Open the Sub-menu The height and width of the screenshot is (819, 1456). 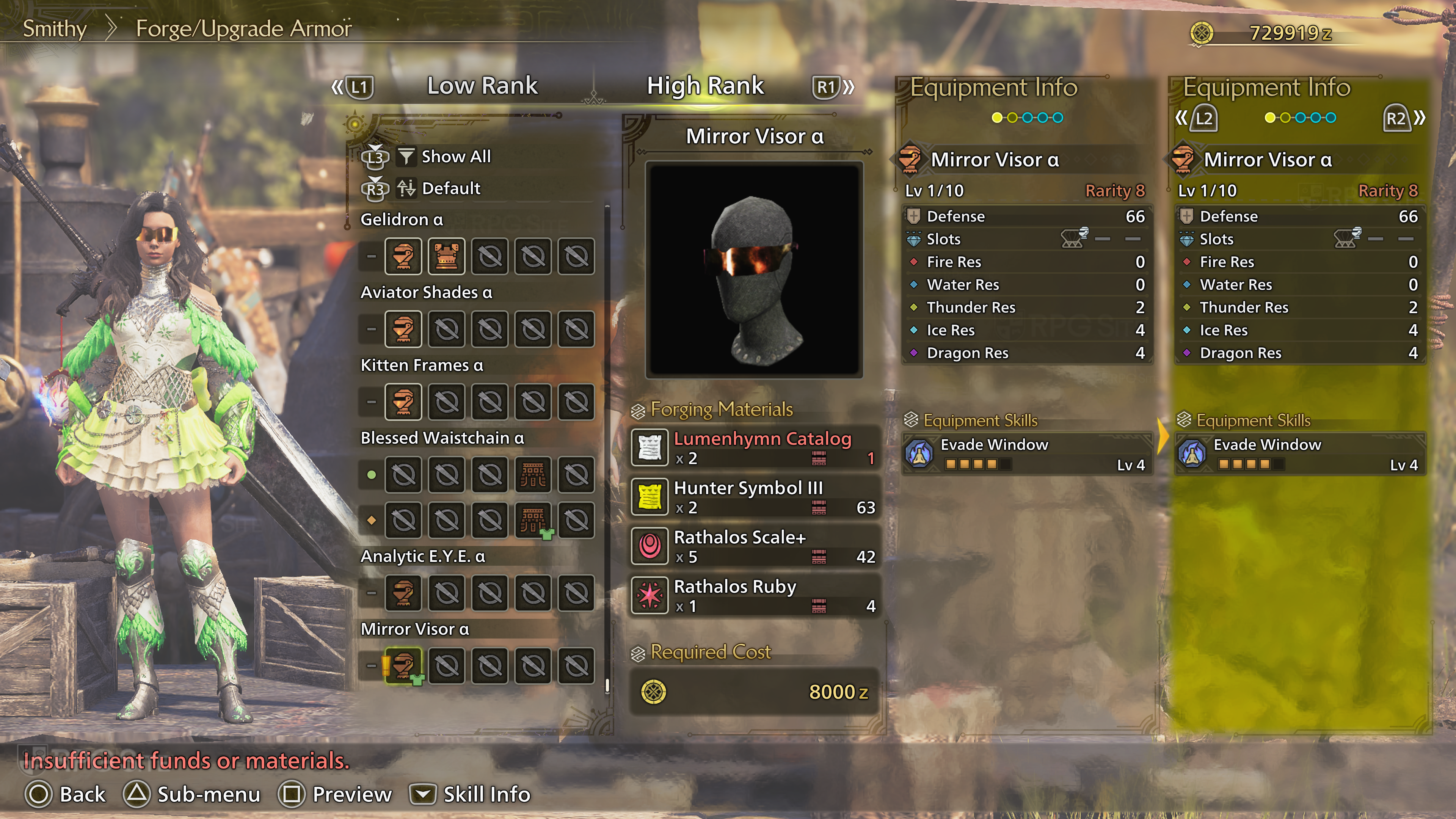[193, 794]
